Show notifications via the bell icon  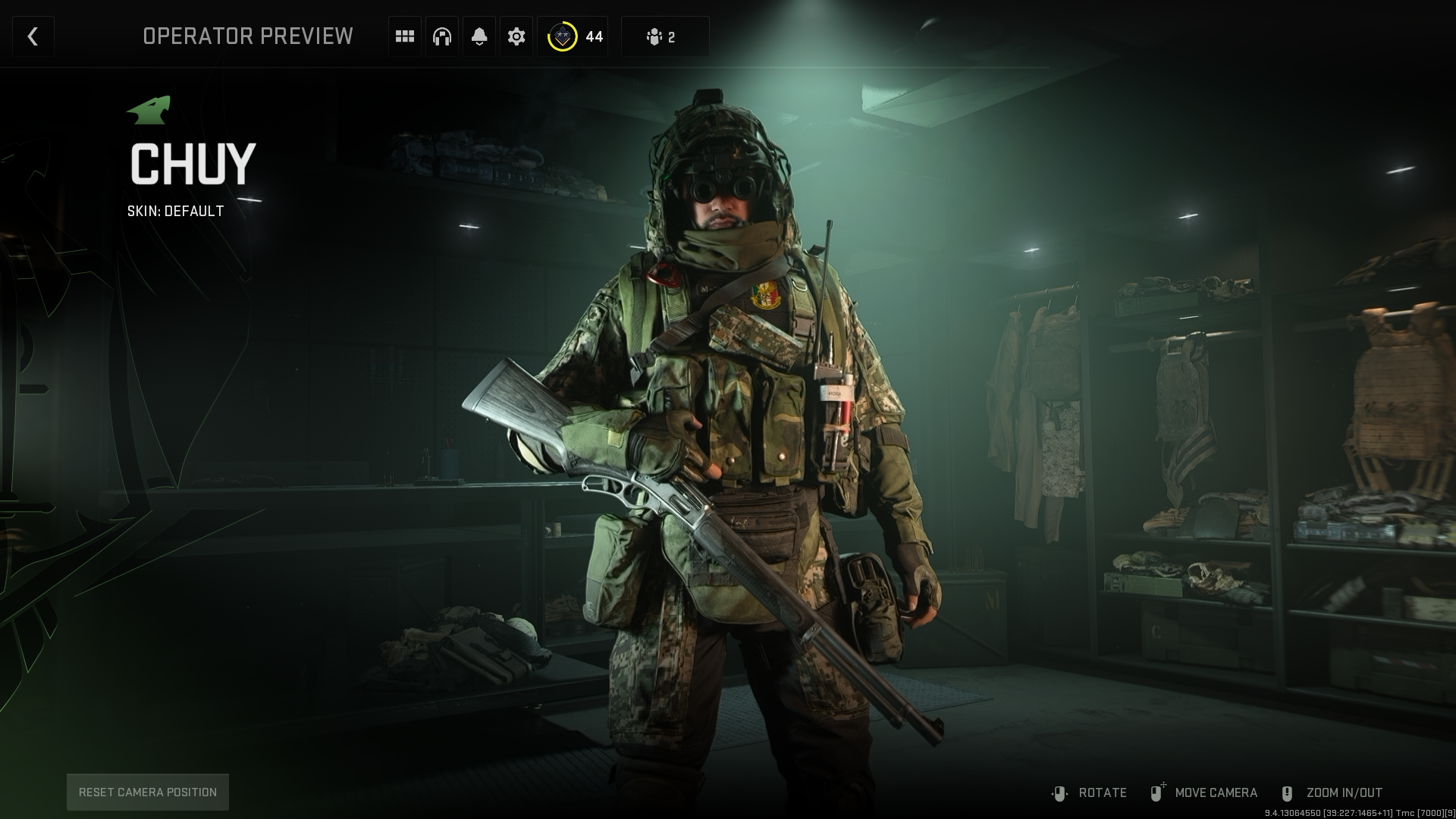point(479,36)
